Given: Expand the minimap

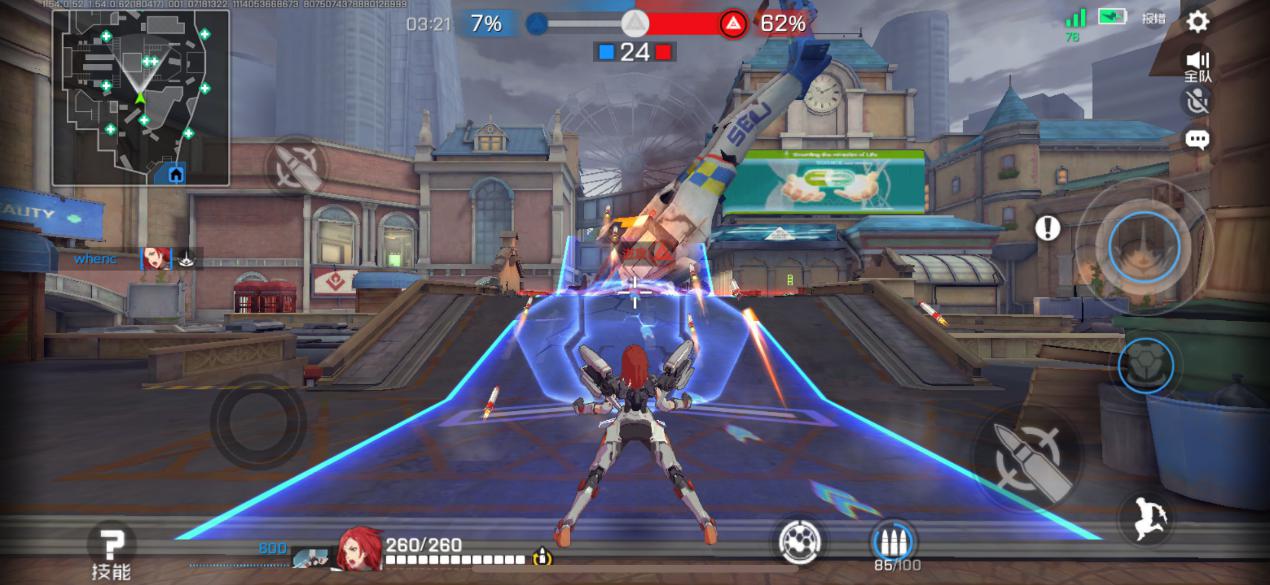Looking at the screenshot, I should [x=141, y=97].
